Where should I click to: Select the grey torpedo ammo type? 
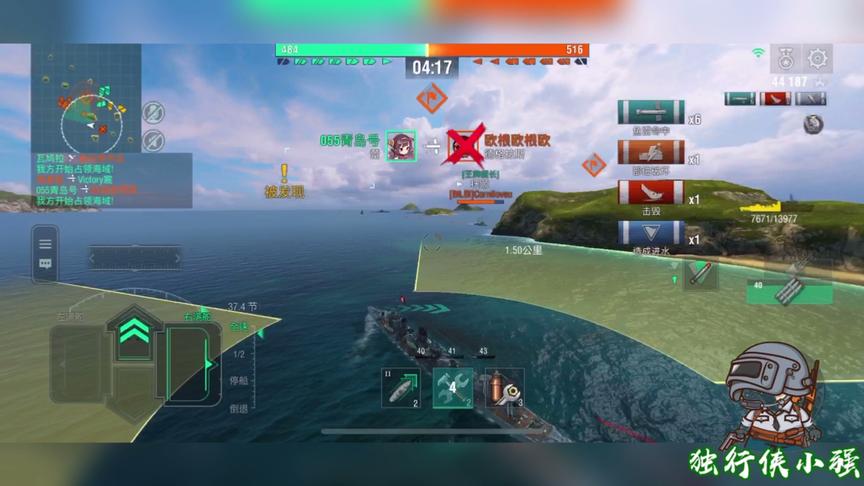tap(810, 99)
